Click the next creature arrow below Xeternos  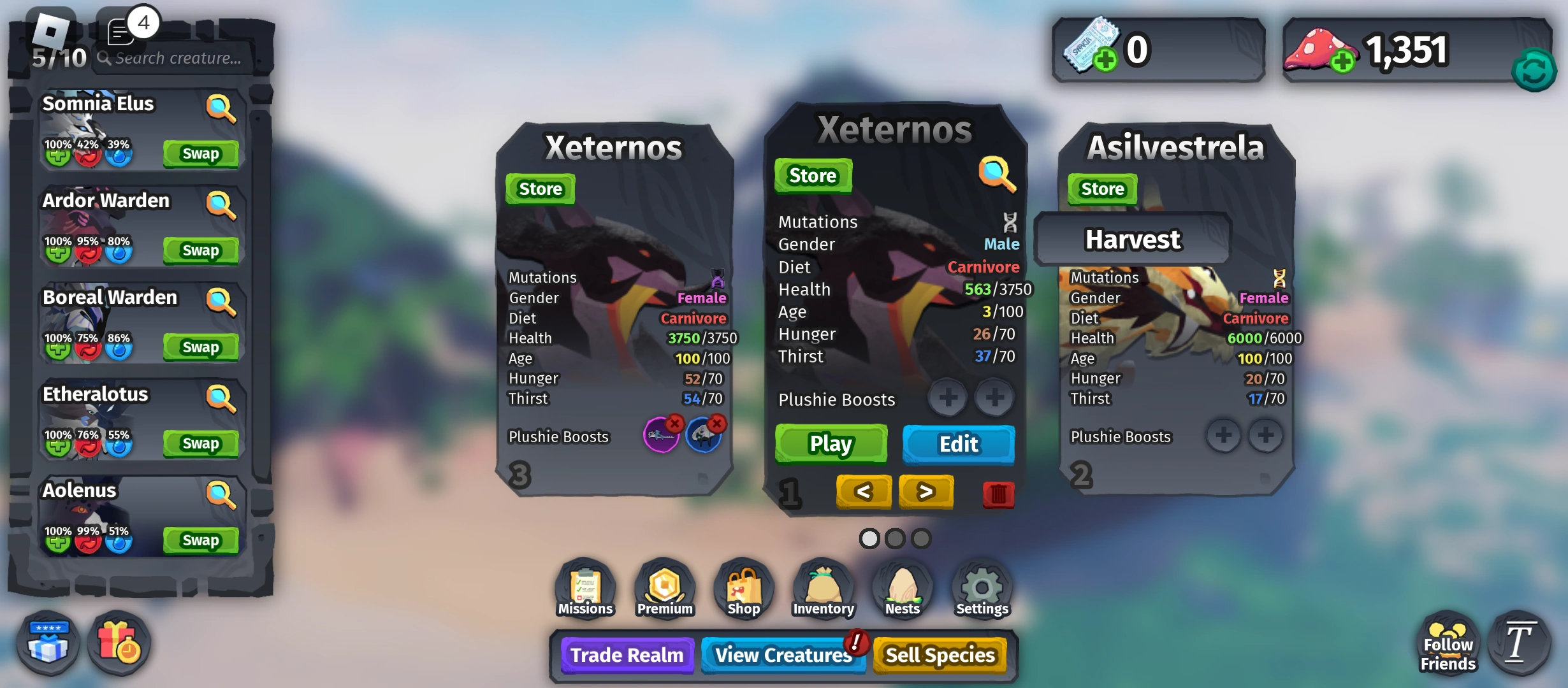[x=926, y=492]
